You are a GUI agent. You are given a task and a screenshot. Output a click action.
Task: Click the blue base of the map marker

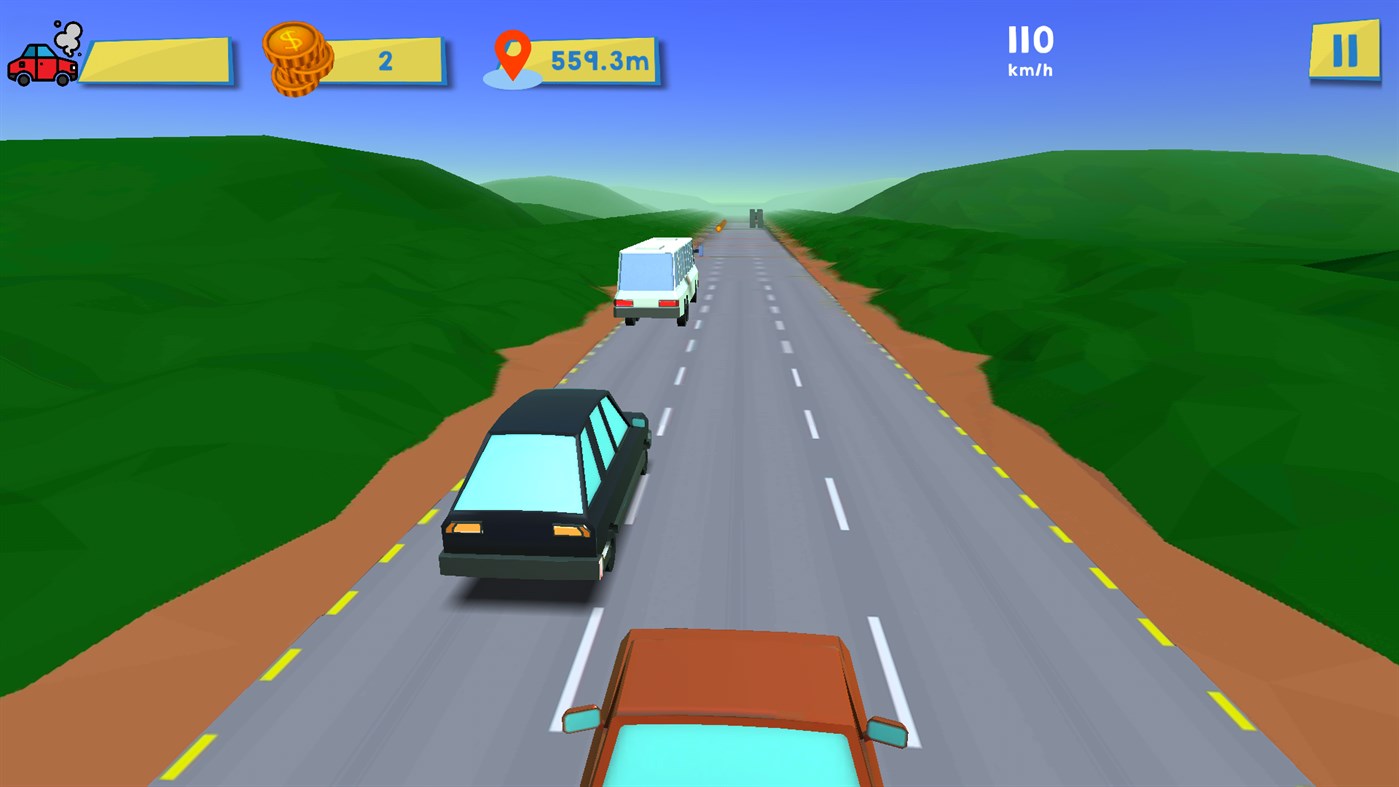tap(513, 80)
